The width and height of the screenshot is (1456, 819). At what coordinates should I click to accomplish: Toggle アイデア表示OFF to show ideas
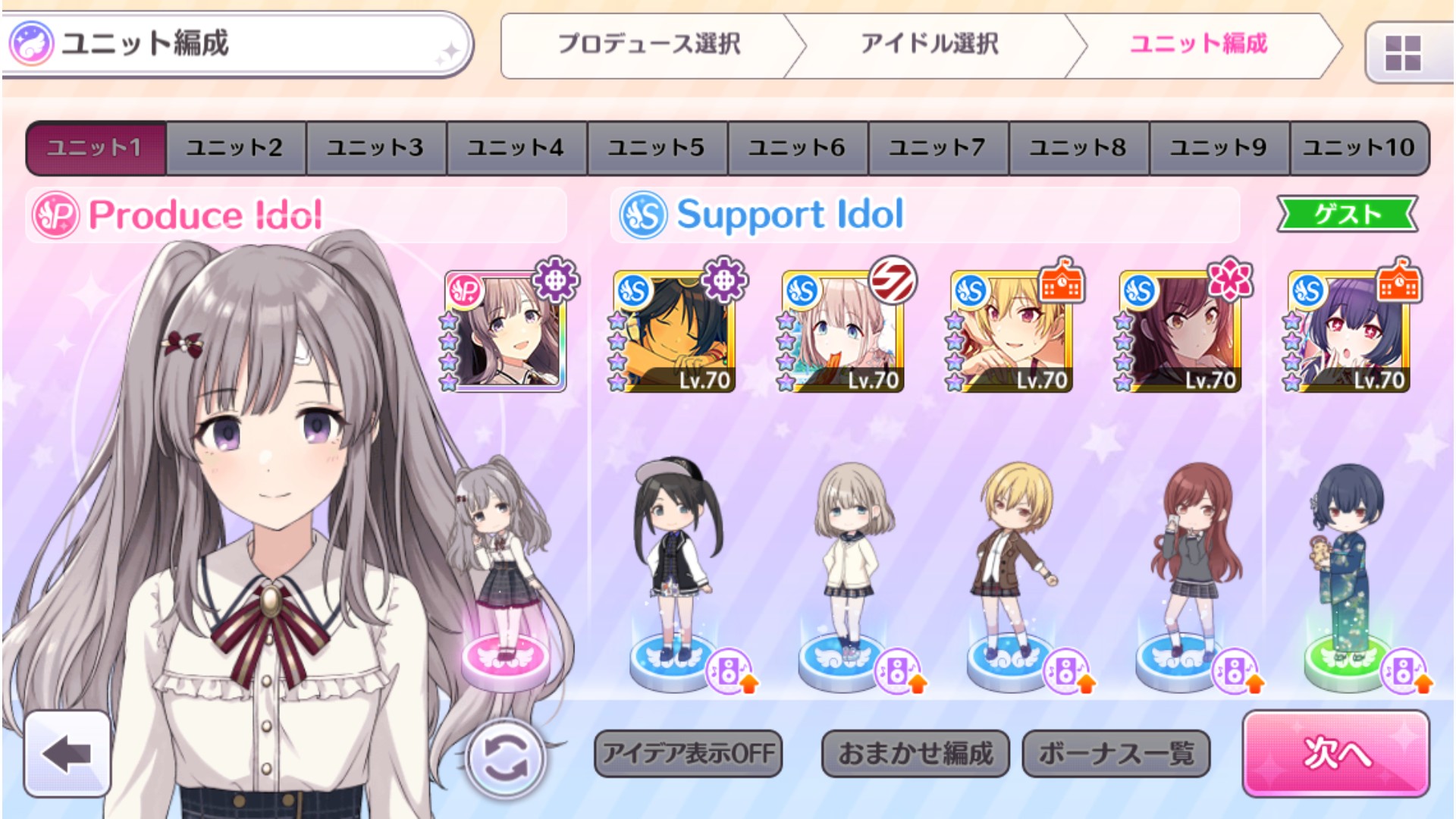(x=689, y=754)
